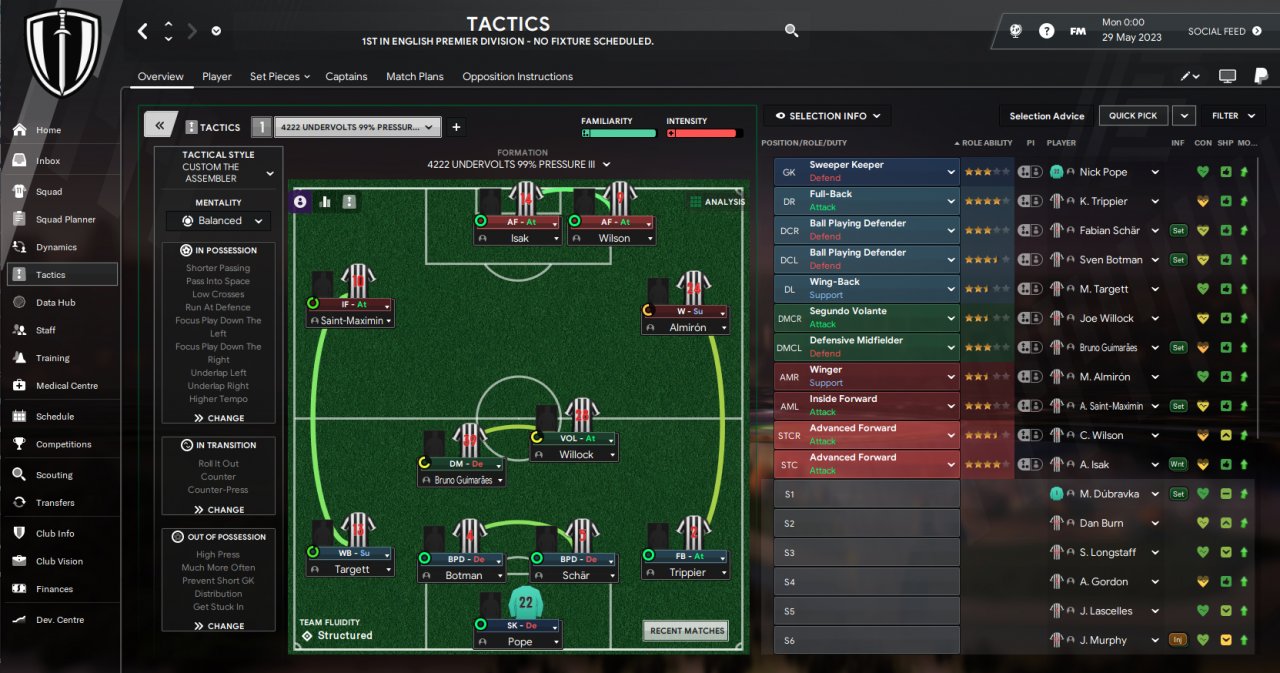
Task: Change the Out of Possession instructions
Action: tap(219, 626)
